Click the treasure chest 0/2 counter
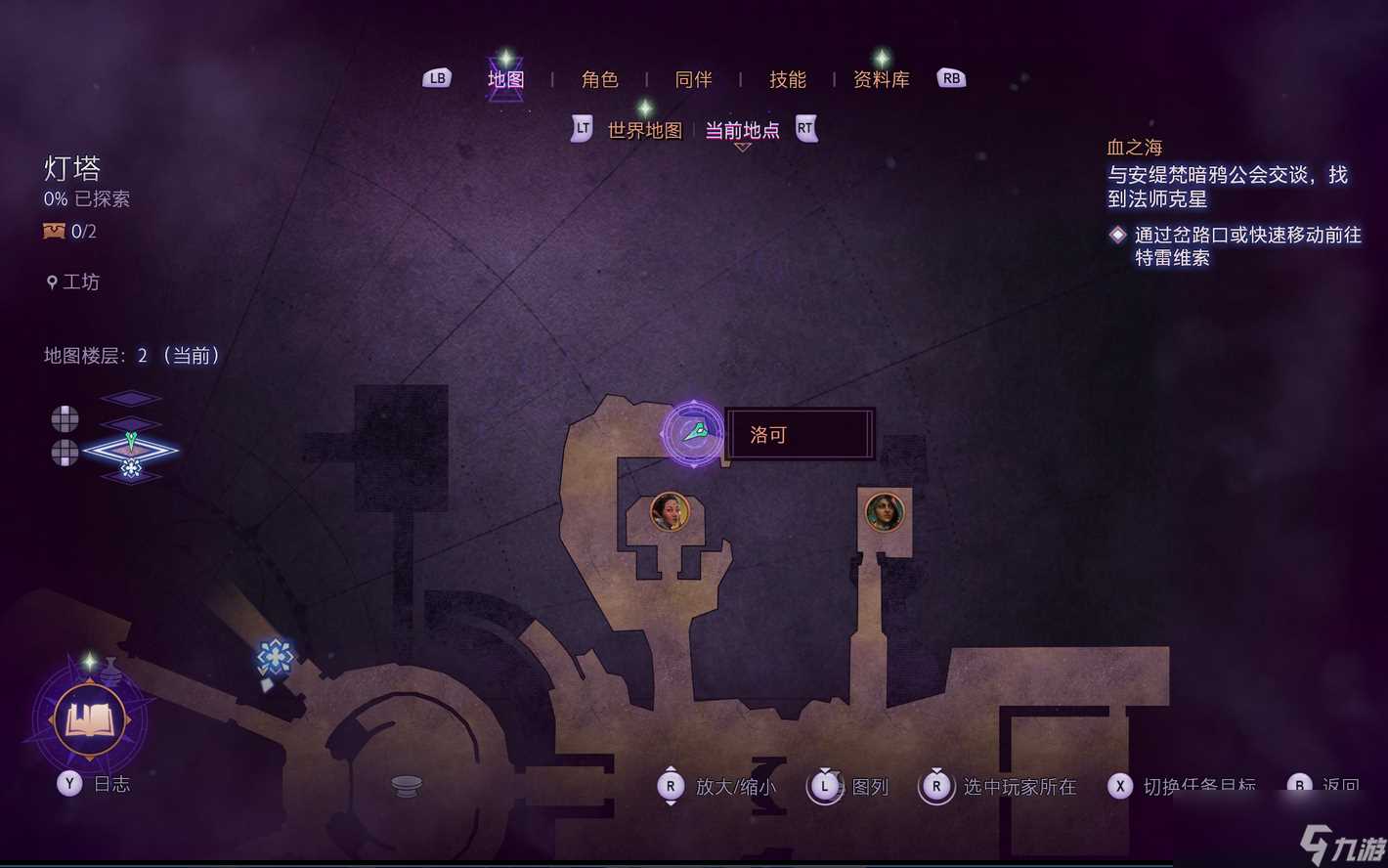1388x868 pixels. (x=70, y=232)
